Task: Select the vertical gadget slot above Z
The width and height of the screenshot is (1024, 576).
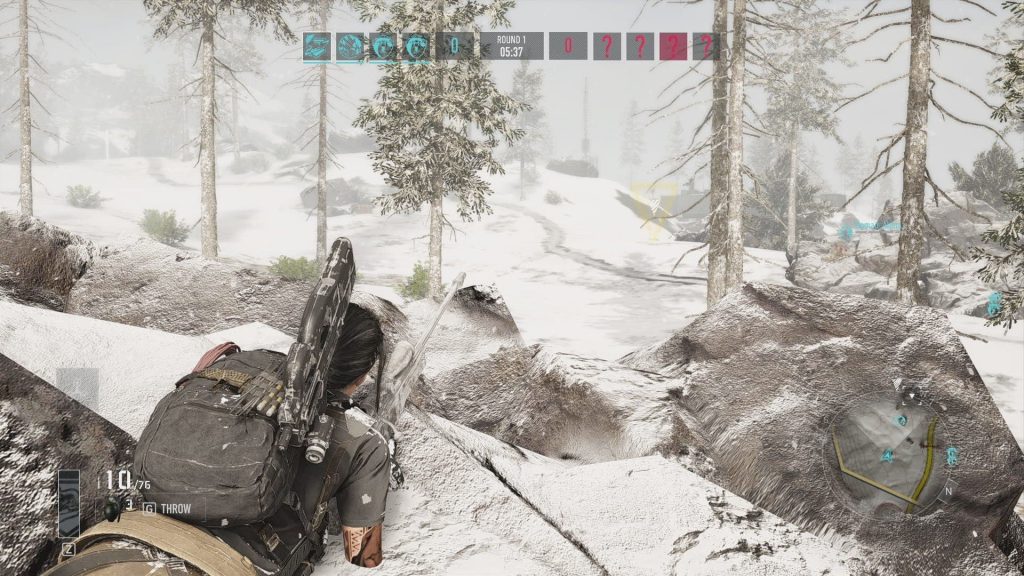Action: coord(69,503)
